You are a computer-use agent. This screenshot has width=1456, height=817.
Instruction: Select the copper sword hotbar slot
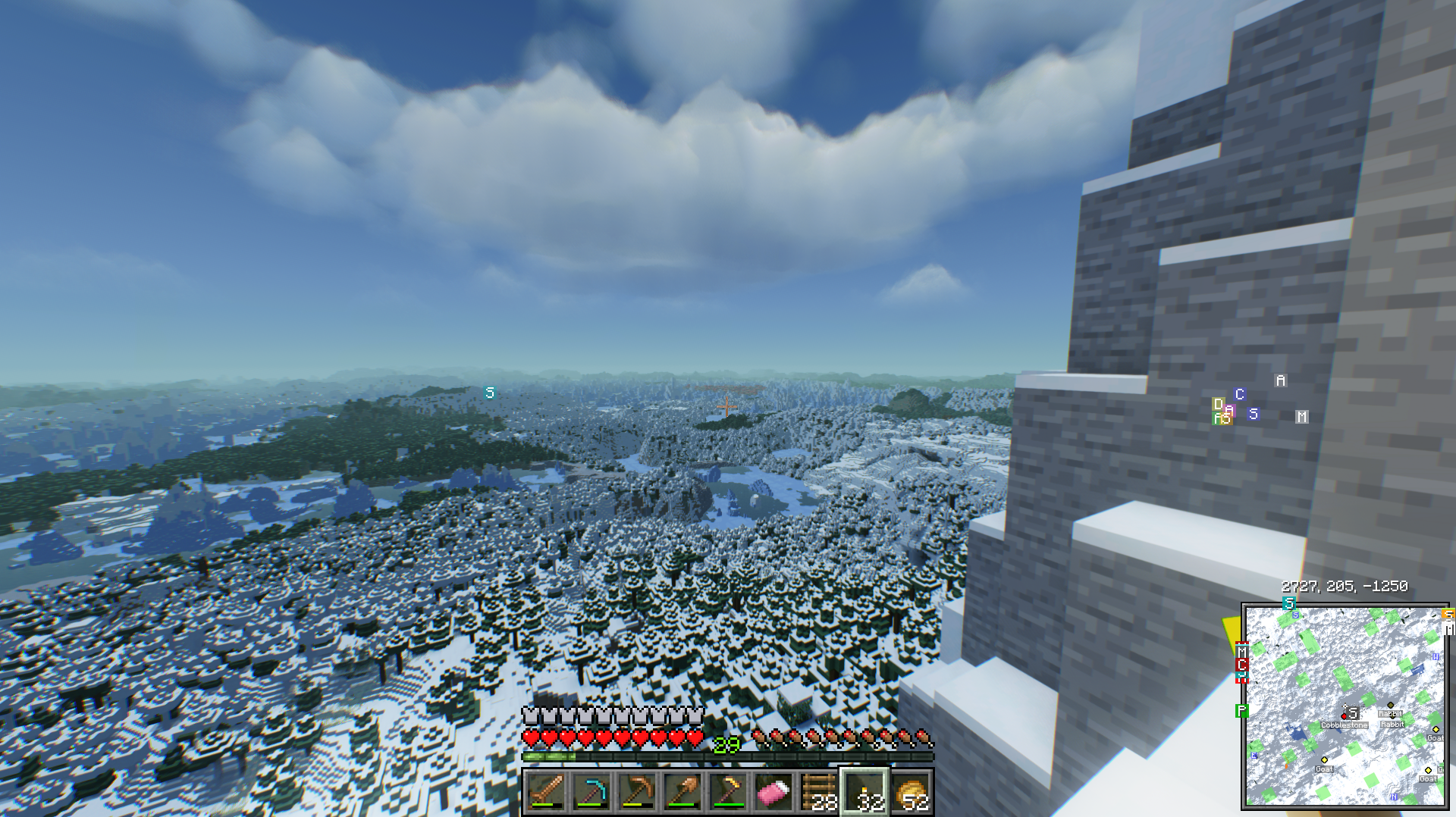click(546, 792)
